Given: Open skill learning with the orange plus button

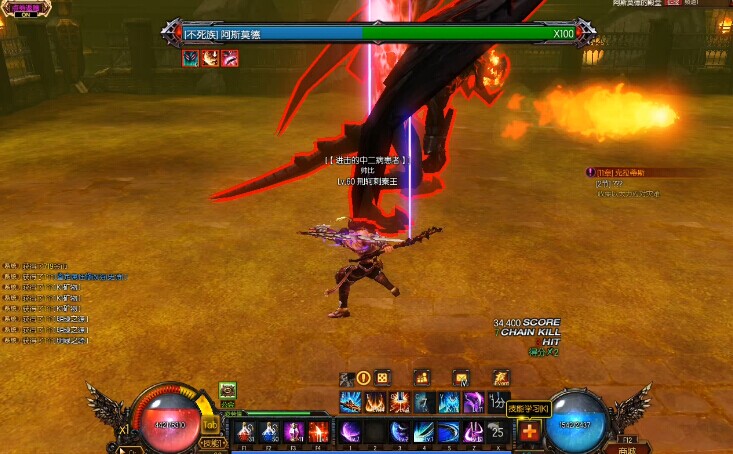Looking at the screenshot, I should (x=529, y=432).
